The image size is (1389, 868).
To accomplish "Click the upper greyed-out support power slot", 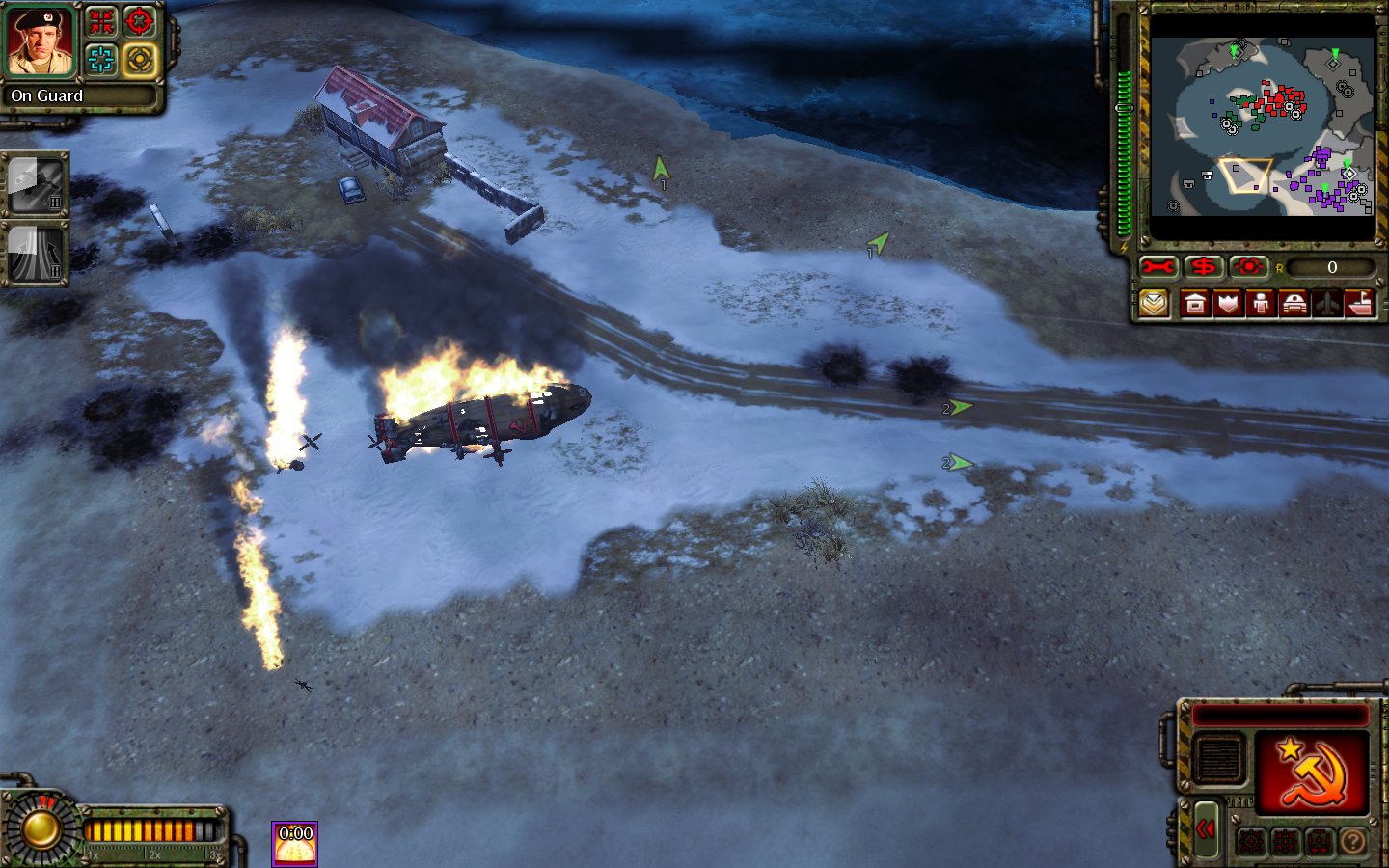I will [x=37, y=185].
